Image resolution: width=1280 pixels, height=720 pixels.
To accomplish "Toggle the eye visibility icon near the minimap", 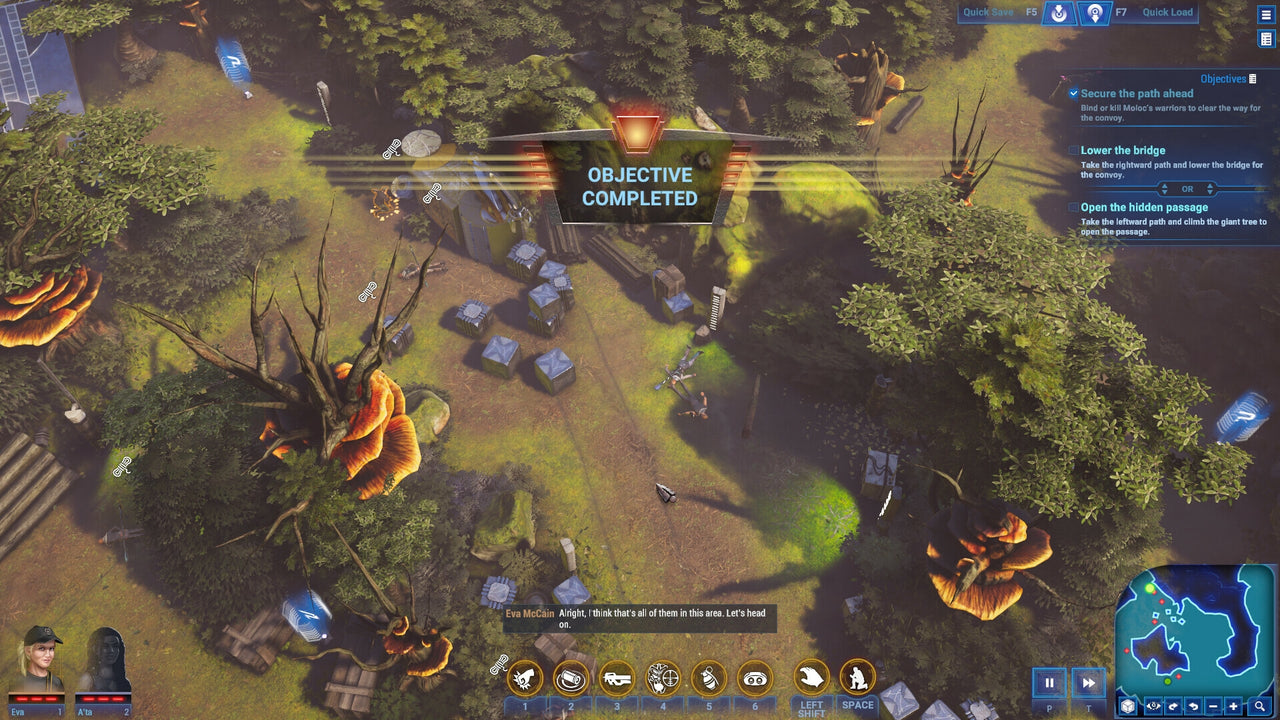I will pos(1152,706).
